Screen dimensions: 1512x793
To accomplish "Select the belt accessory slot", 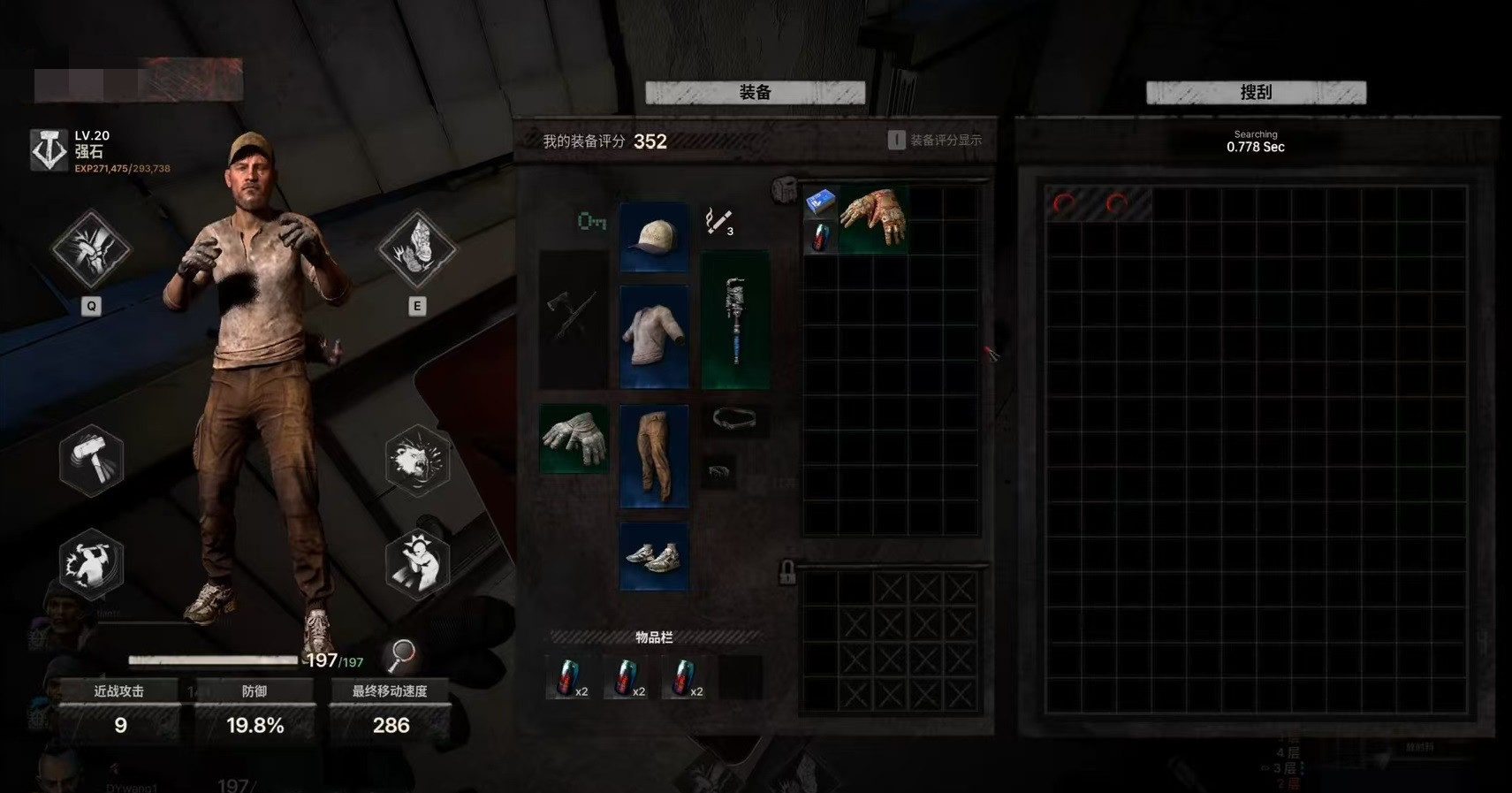I will click(734, 420).
